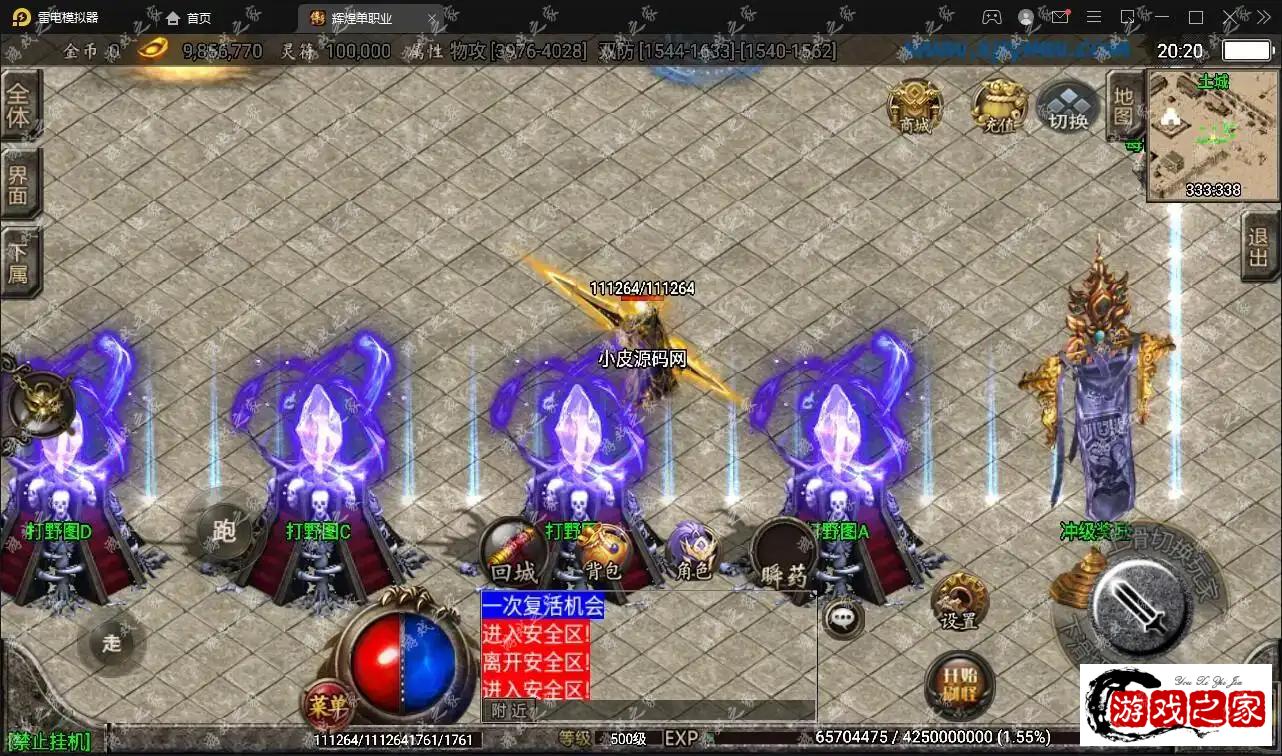Toggle the 跑 run button
The height and width of the screenshot is (756, 1282).
[225, 530]
